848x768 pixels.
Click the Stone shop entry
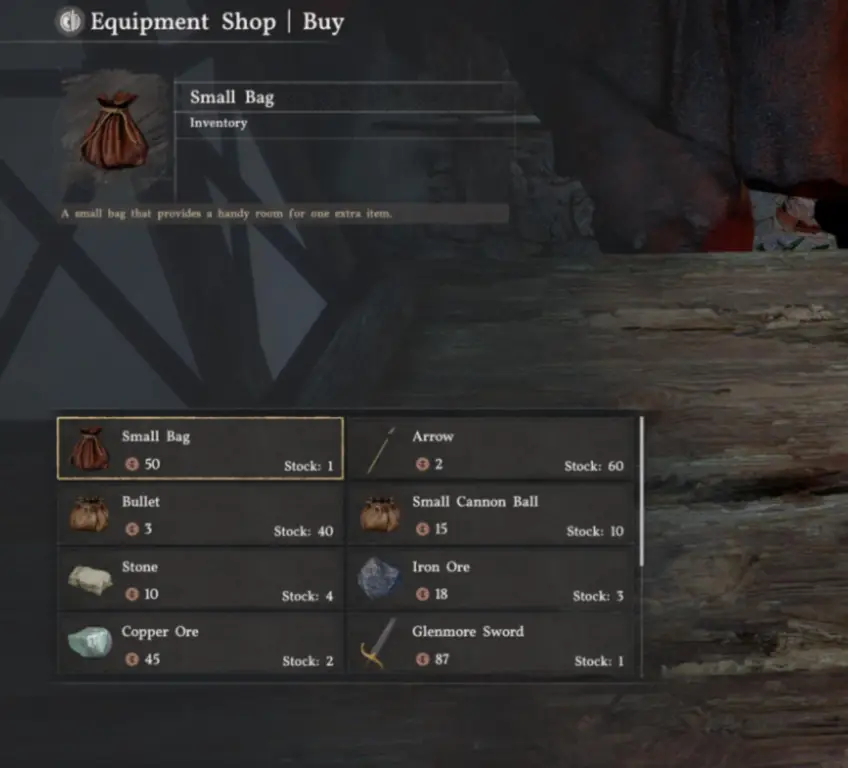coord(200,579)
